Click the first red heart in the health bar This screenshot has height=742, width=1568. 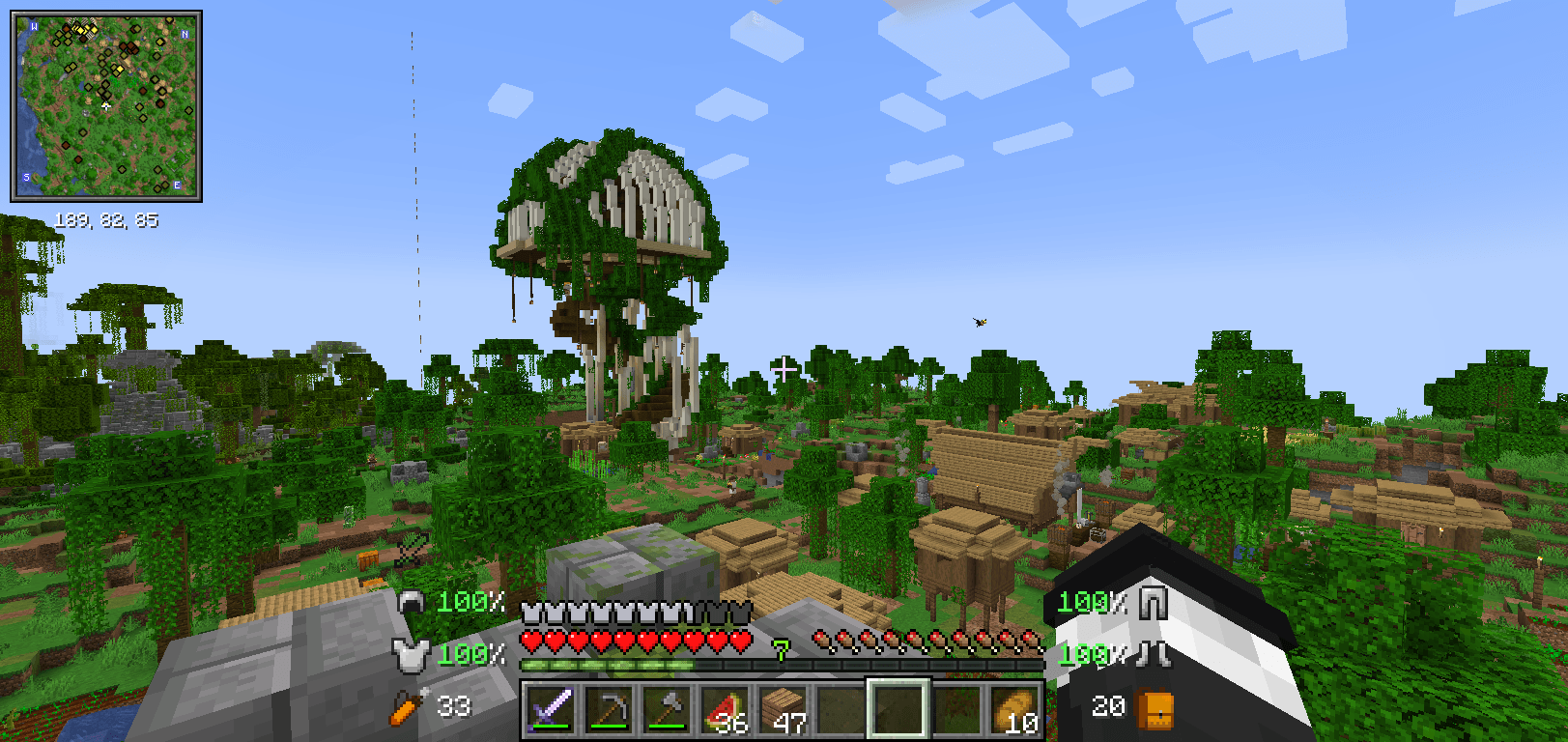(530, 640)
